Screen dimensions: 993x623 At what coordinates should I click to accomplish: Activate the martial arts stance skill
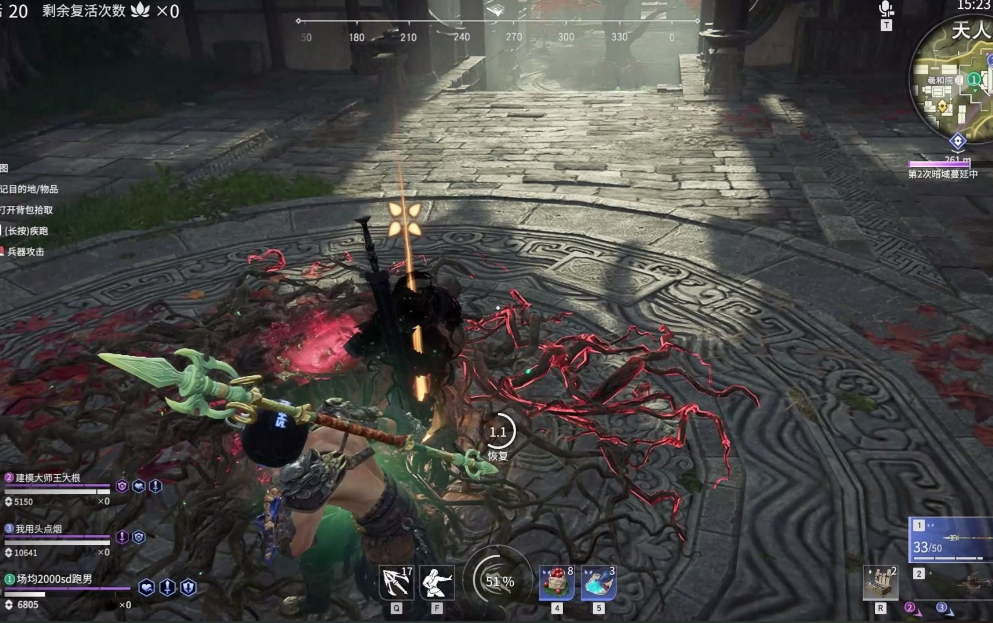coord(437,581)
